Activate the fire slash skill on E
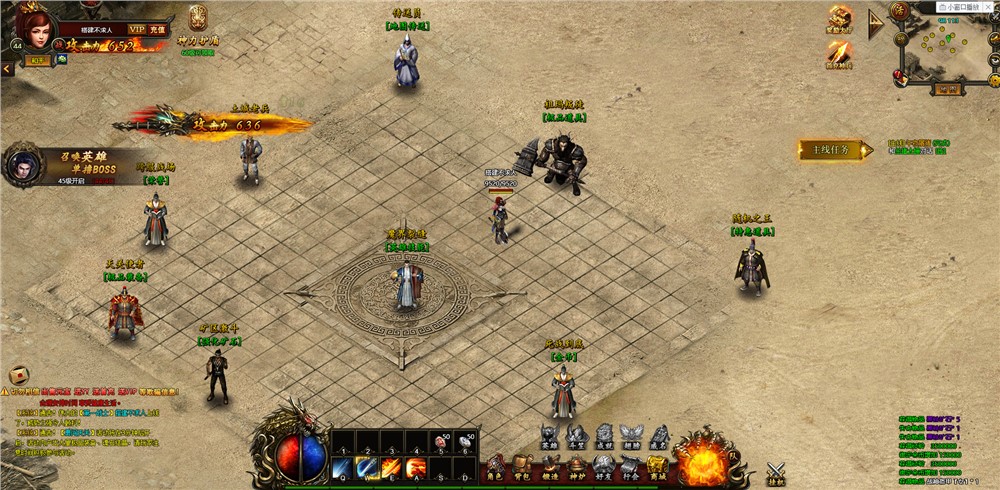The image size is (1000, 490). coord(391,467)
